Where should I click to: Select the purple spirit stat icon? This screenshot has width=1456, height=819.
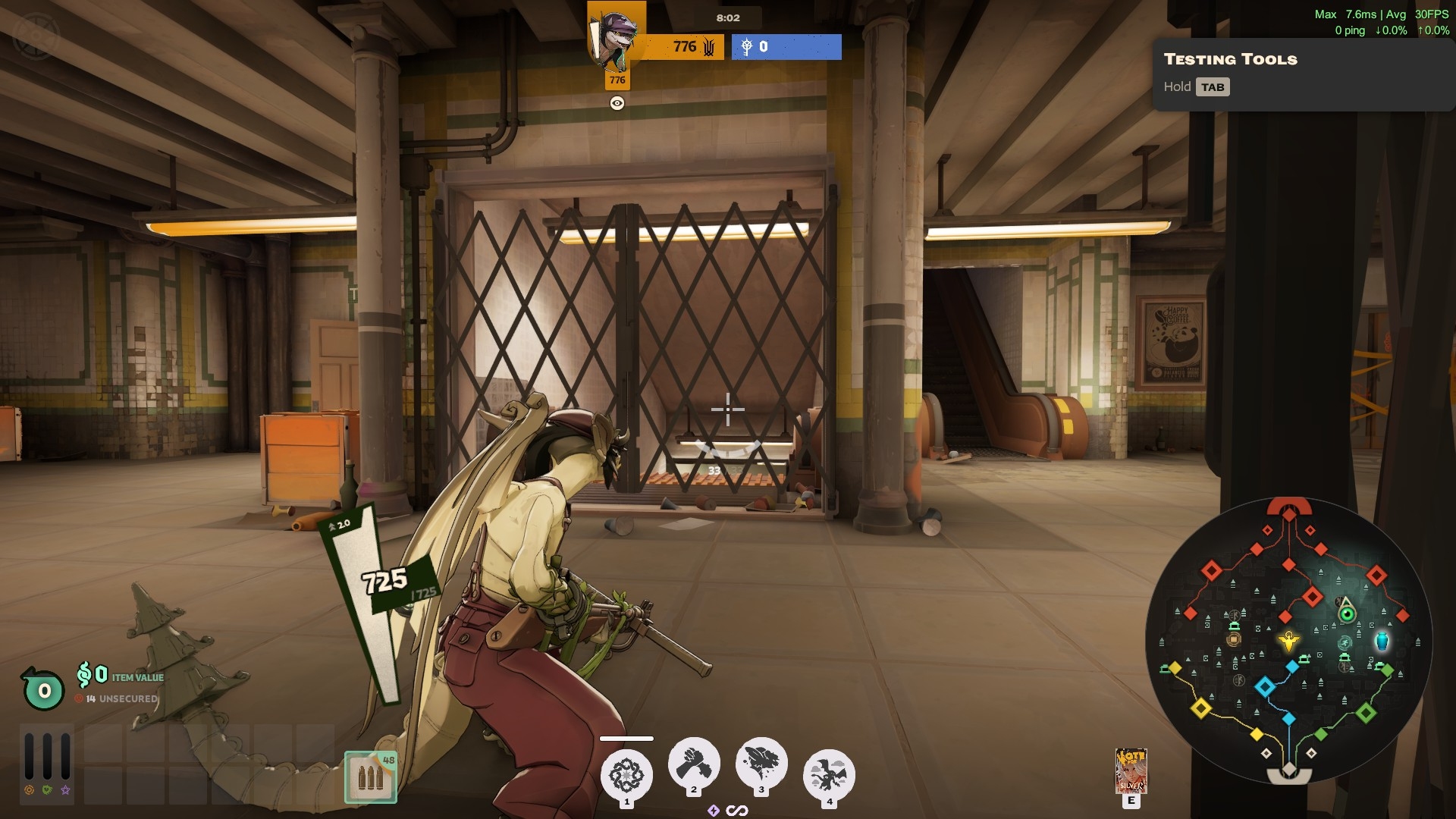pyautogui.click(x=66, y=790)
